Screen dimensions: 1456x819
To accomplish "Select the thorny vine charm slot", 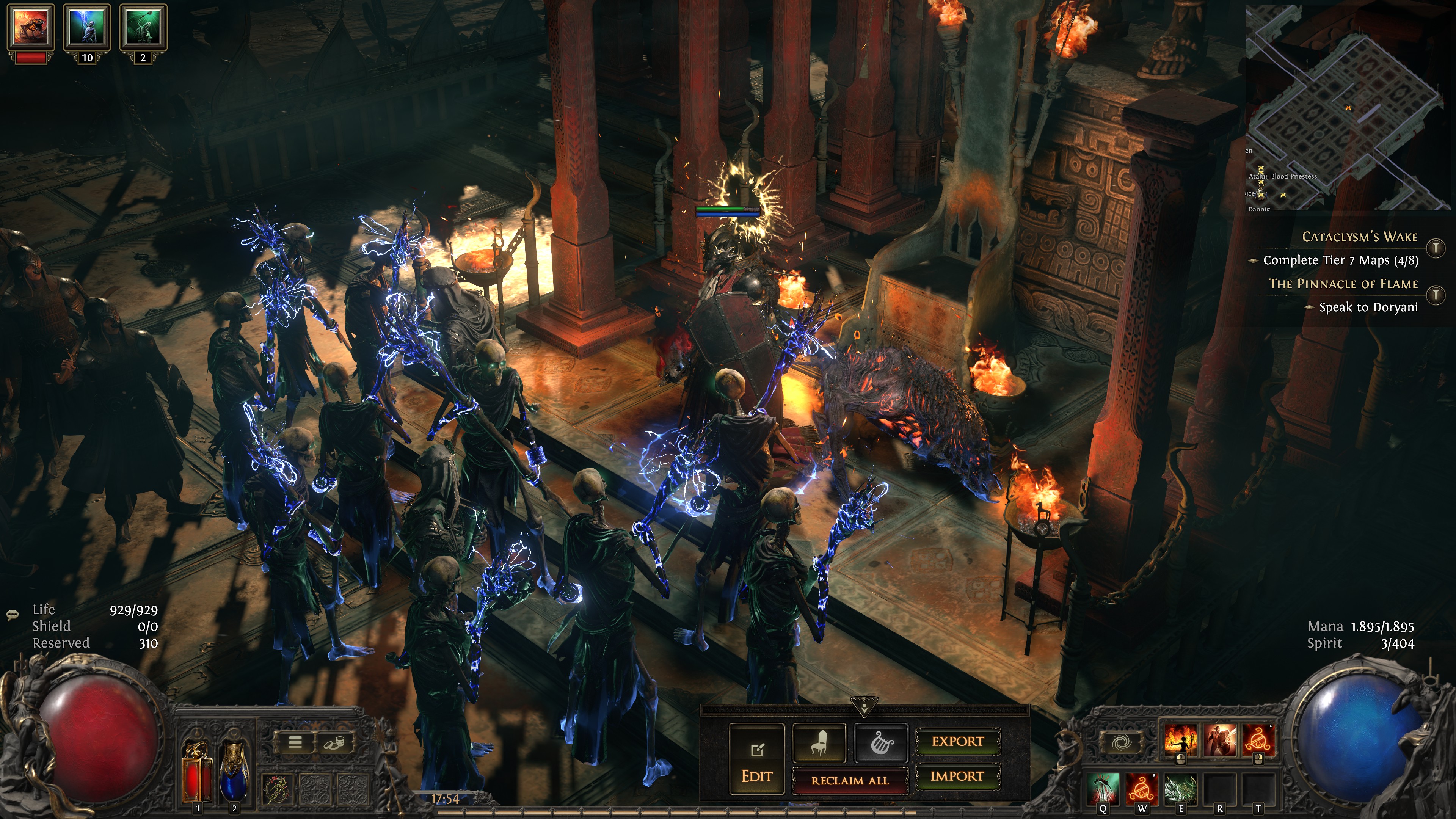I will tap(278, 788).
